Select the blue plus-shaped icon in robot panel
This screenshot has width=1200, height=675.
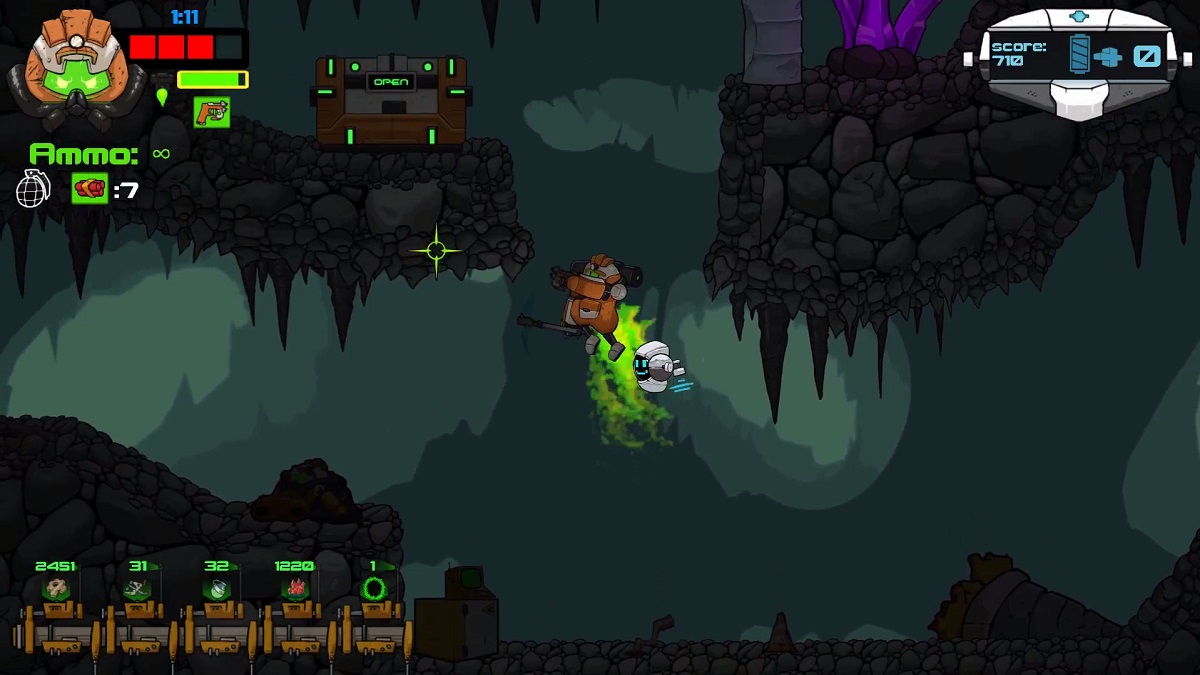[x=1108, y=56]
